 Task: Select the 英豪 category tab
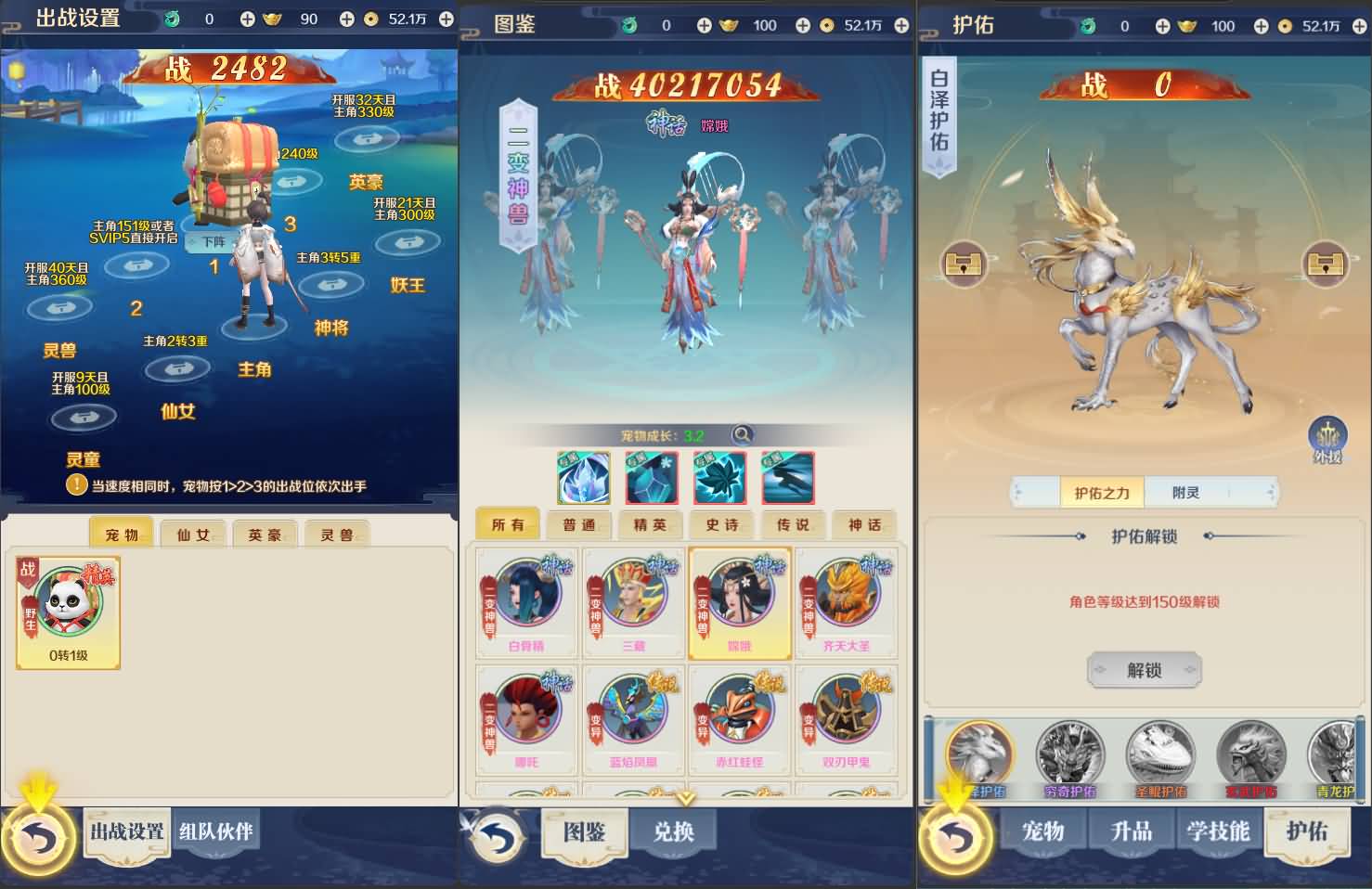pos(265,535)
